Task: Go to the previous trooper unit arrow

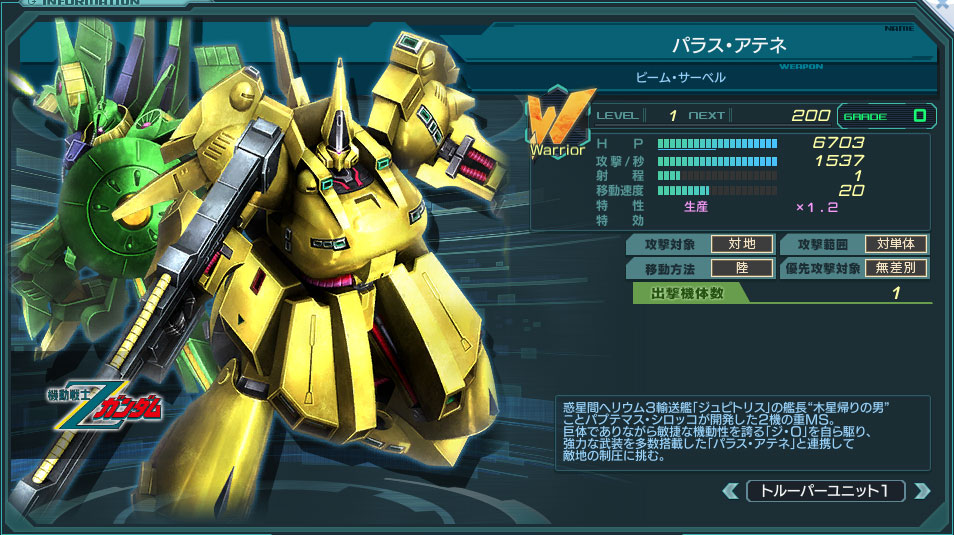Action: 733,491
